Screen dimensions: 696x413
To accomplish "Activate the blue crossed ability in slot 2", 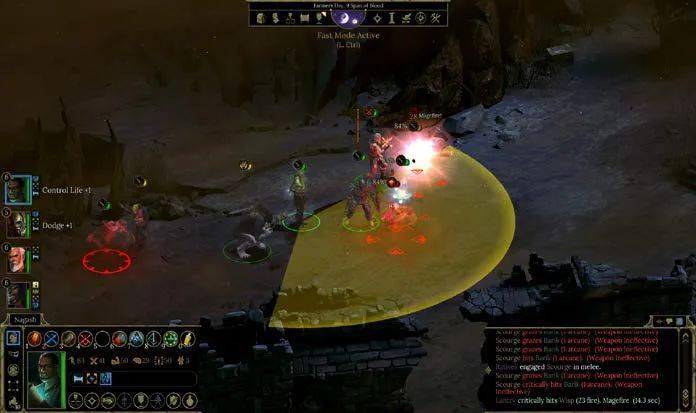I will coord(51,339).
